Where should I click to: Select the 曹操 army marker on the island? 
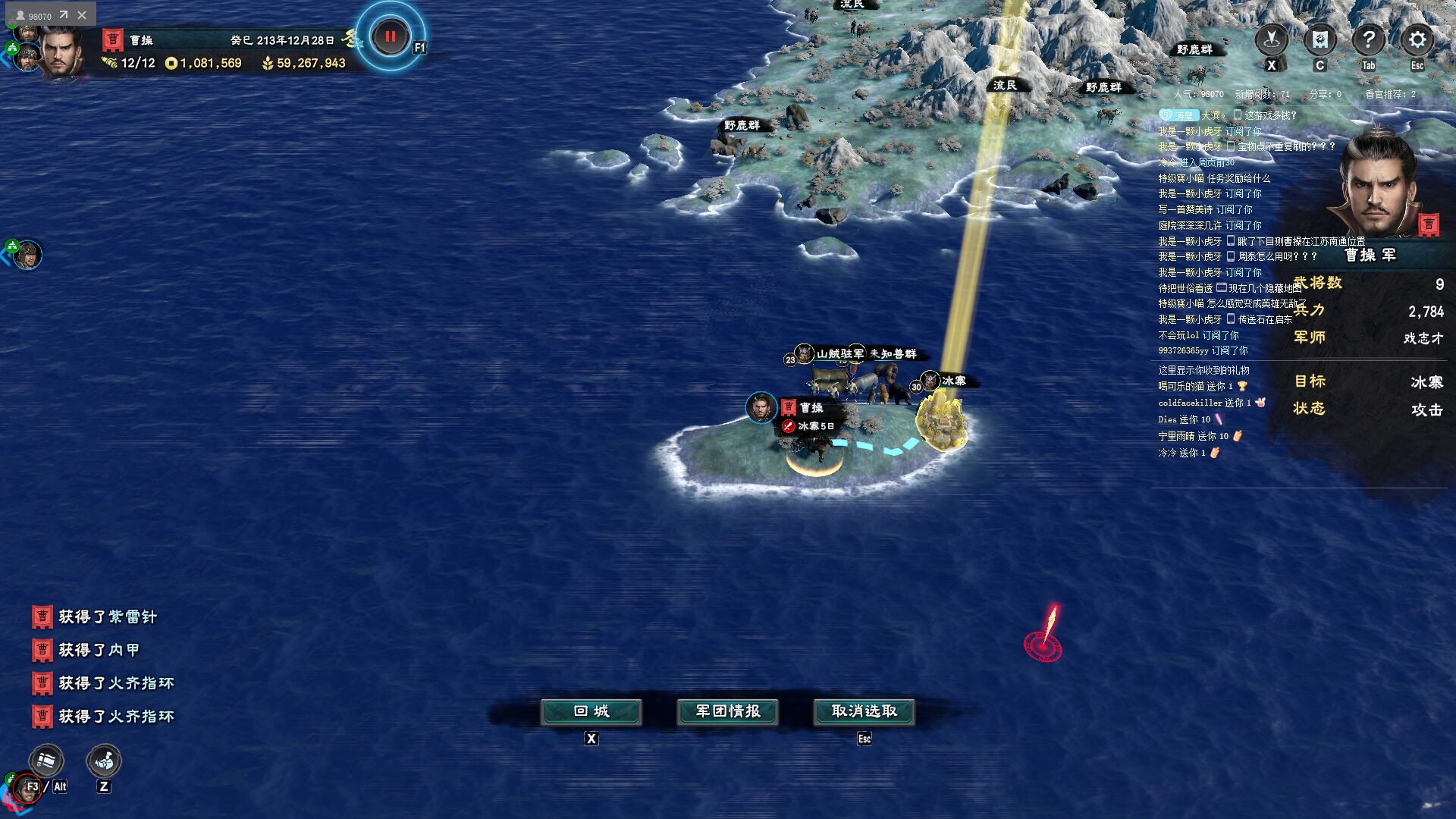pos(761,407)
